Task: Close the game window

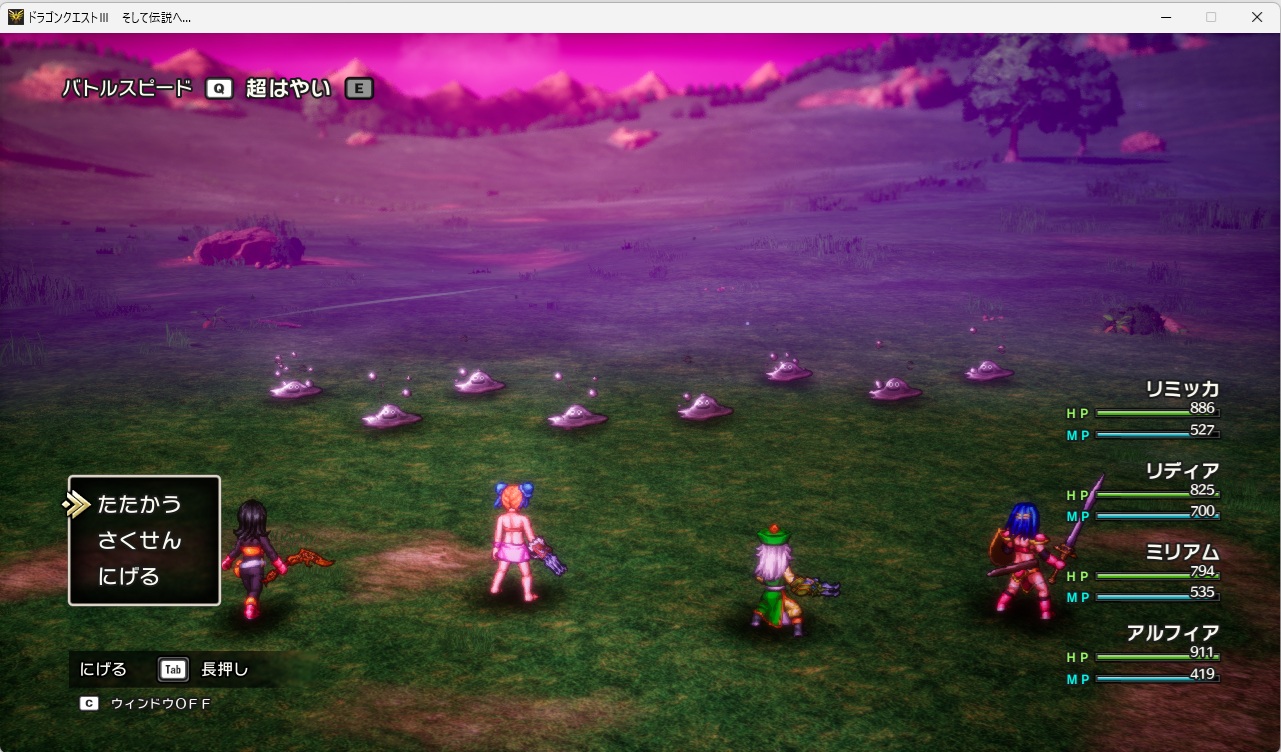Action: click(x=1257, y=17)
